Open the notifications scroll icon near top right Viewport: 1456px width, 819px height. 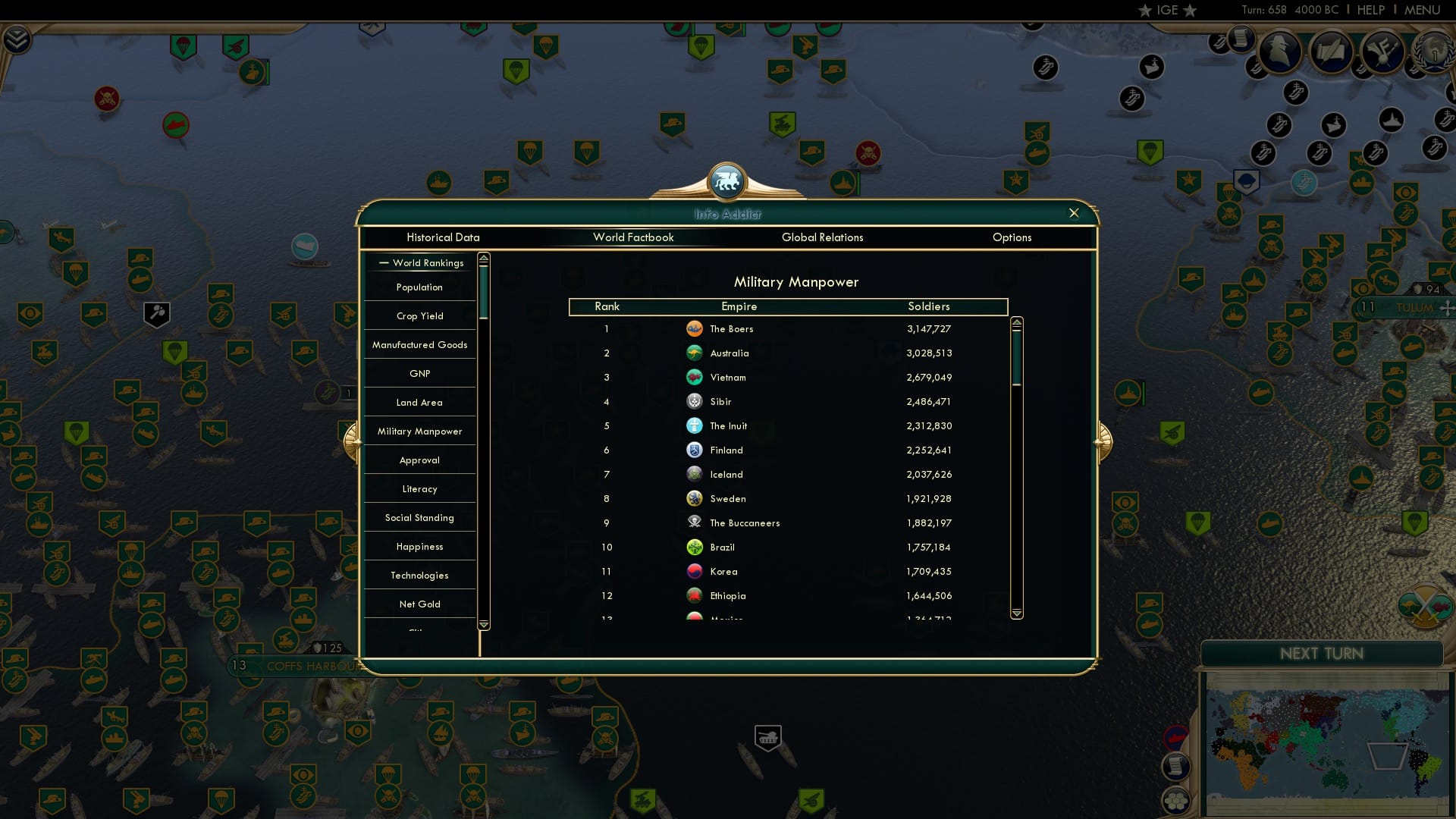coord(1241,39)
